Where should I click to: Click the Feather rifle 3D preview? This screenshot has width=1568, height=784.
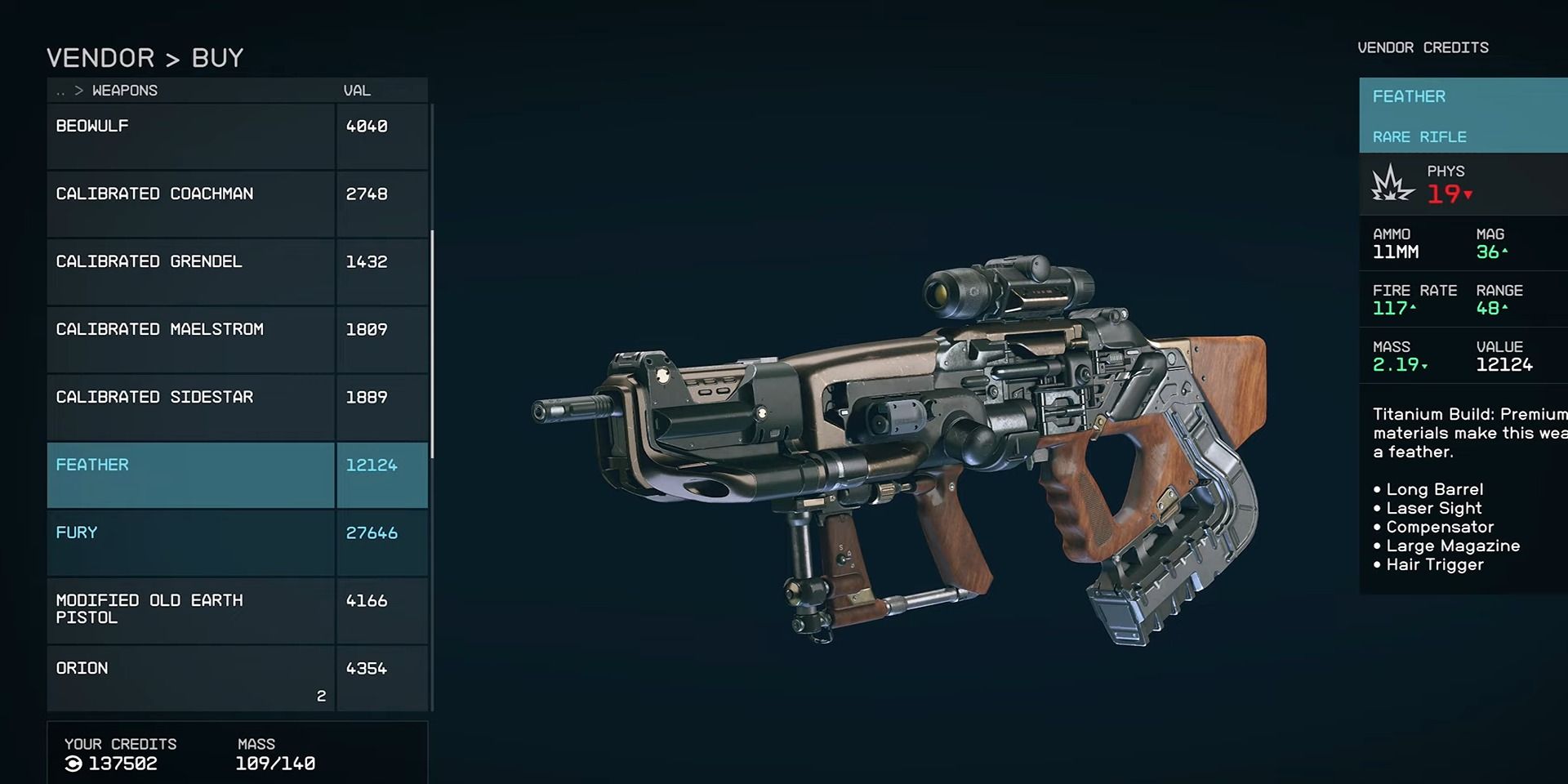(x=898, y=449)
